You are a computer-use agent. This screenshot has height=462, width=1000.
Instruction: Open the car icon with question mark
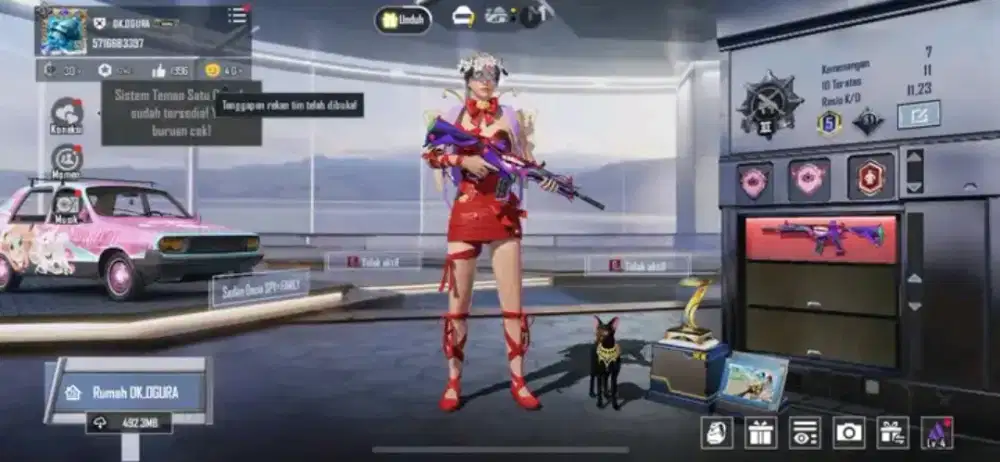coord(463,16)
